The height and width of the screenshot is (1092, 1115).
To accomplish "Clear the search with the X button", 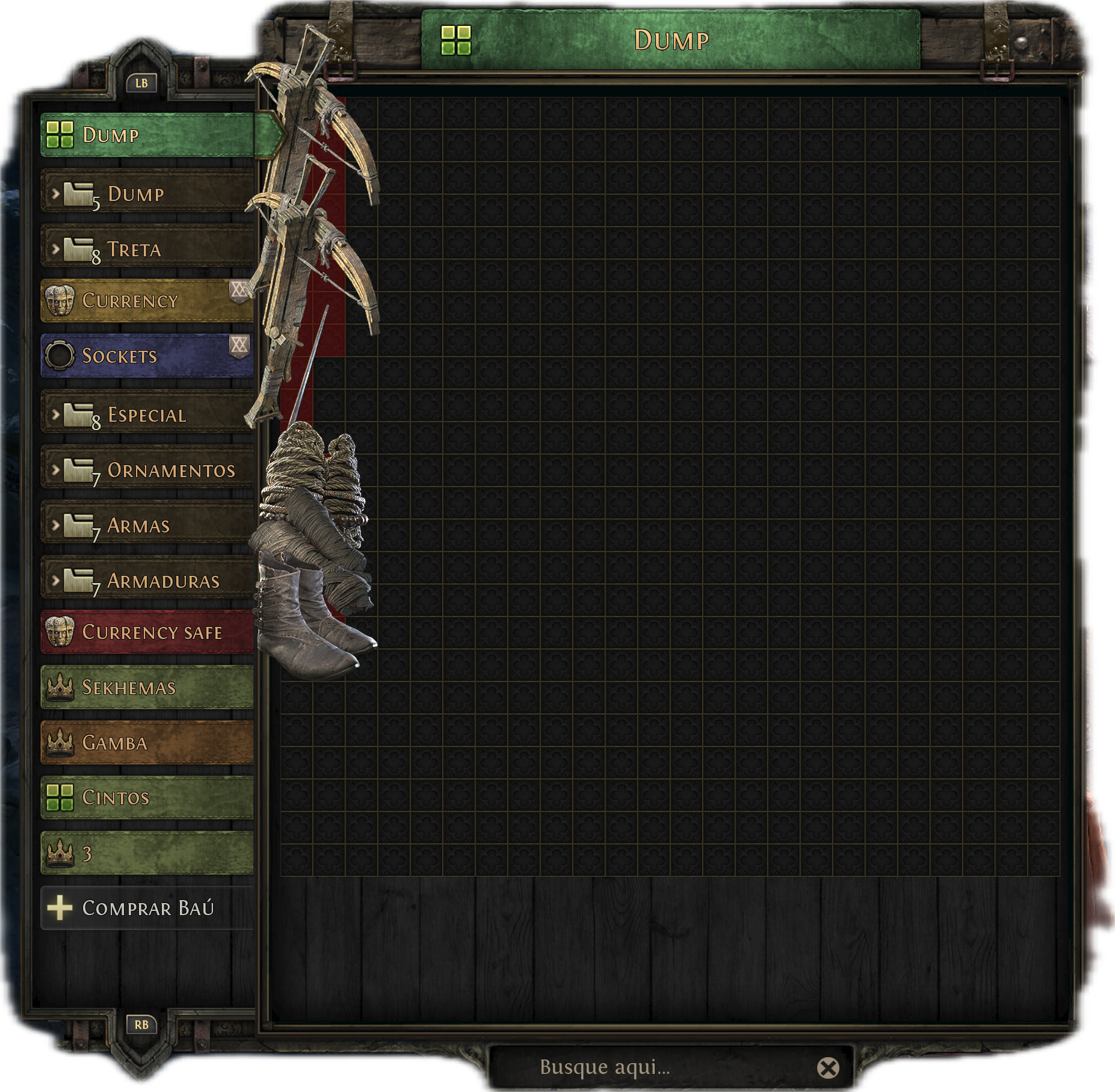I will (828, 1068).
